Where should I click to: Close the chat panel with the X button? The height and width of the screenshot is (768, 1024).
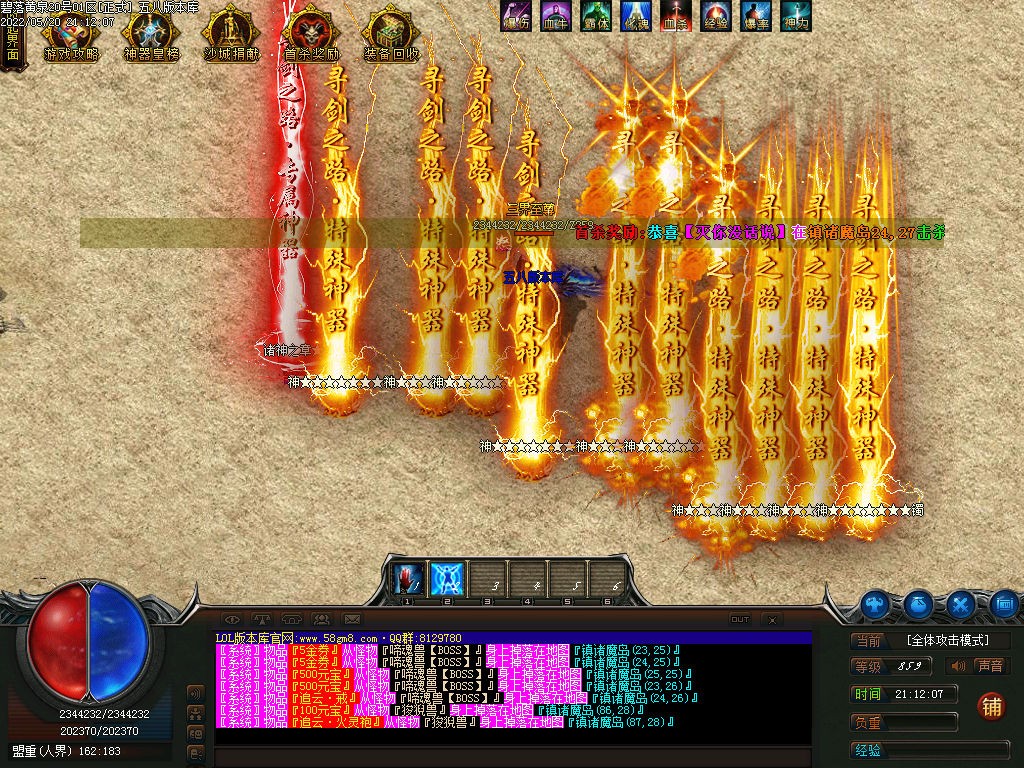(770, 619)
